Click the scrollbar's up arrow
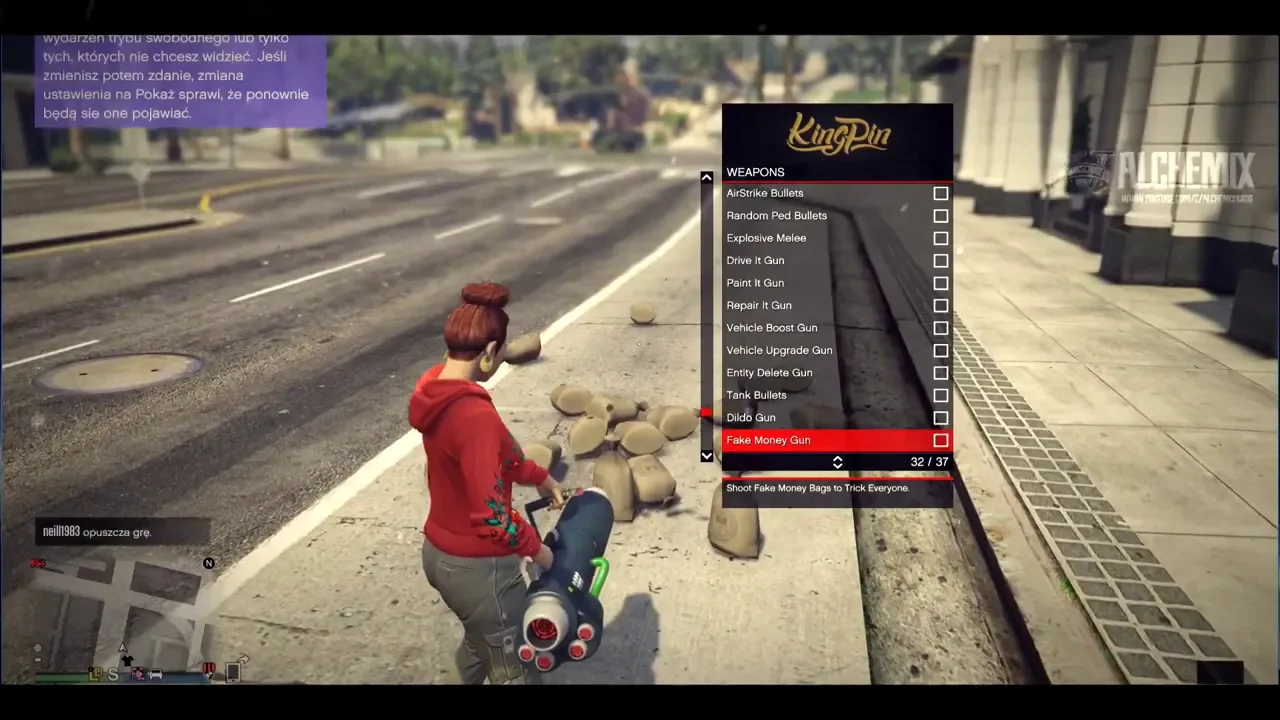 click(707, 178)
